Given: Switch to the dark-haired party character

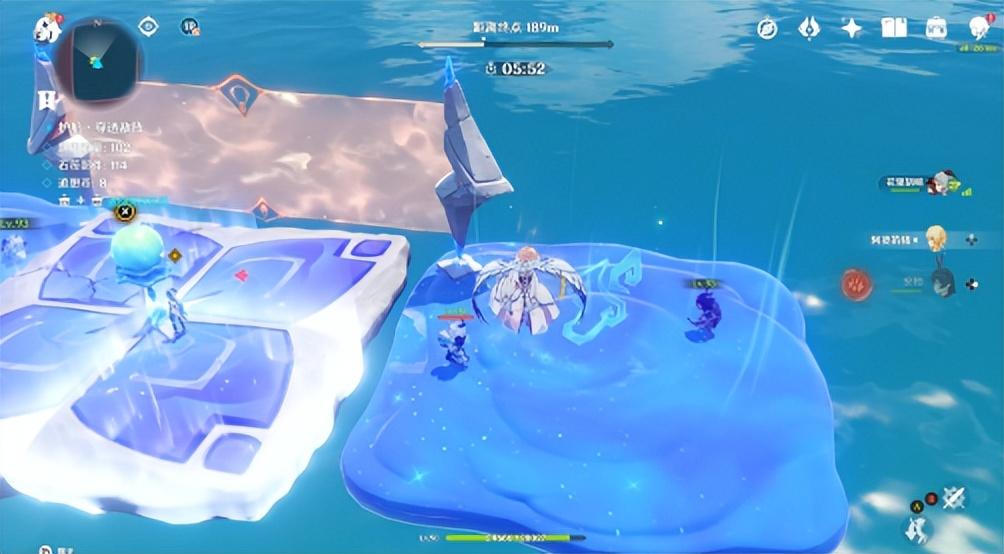Looking at the screenshot, I should click(x=942, y=284).
